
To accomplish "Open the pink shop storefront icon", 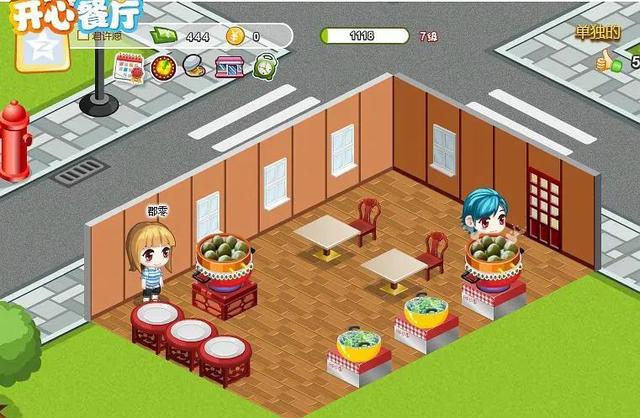I will pos(230,67).
